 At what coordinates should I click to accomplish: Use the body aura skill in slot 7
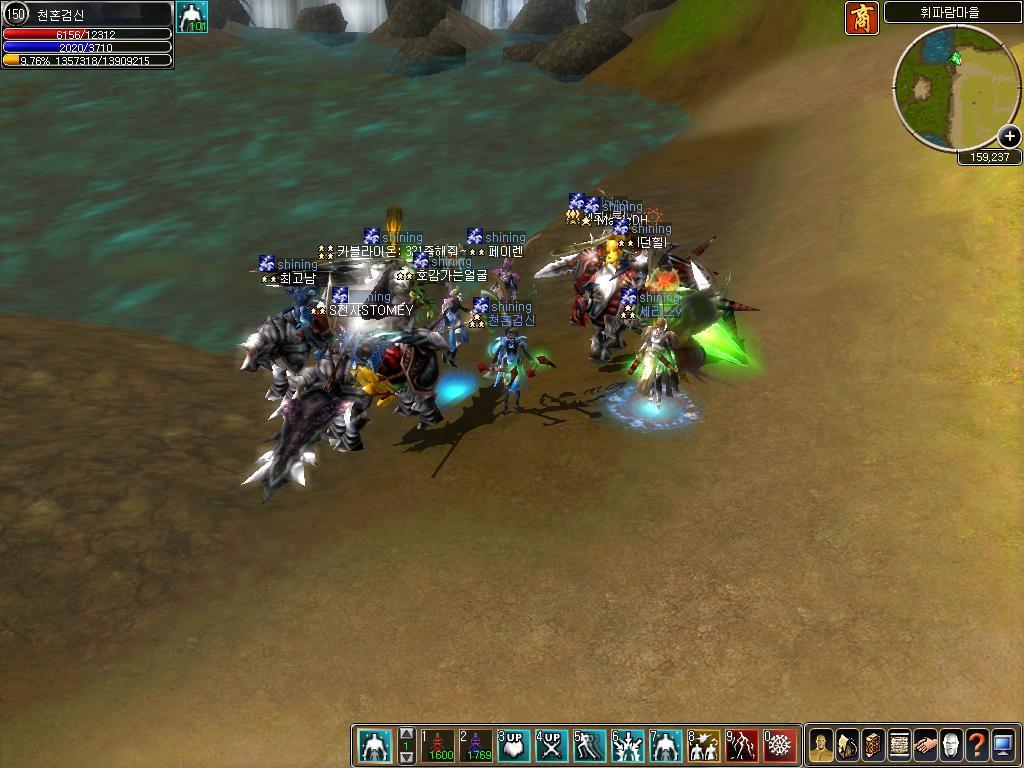665,745
